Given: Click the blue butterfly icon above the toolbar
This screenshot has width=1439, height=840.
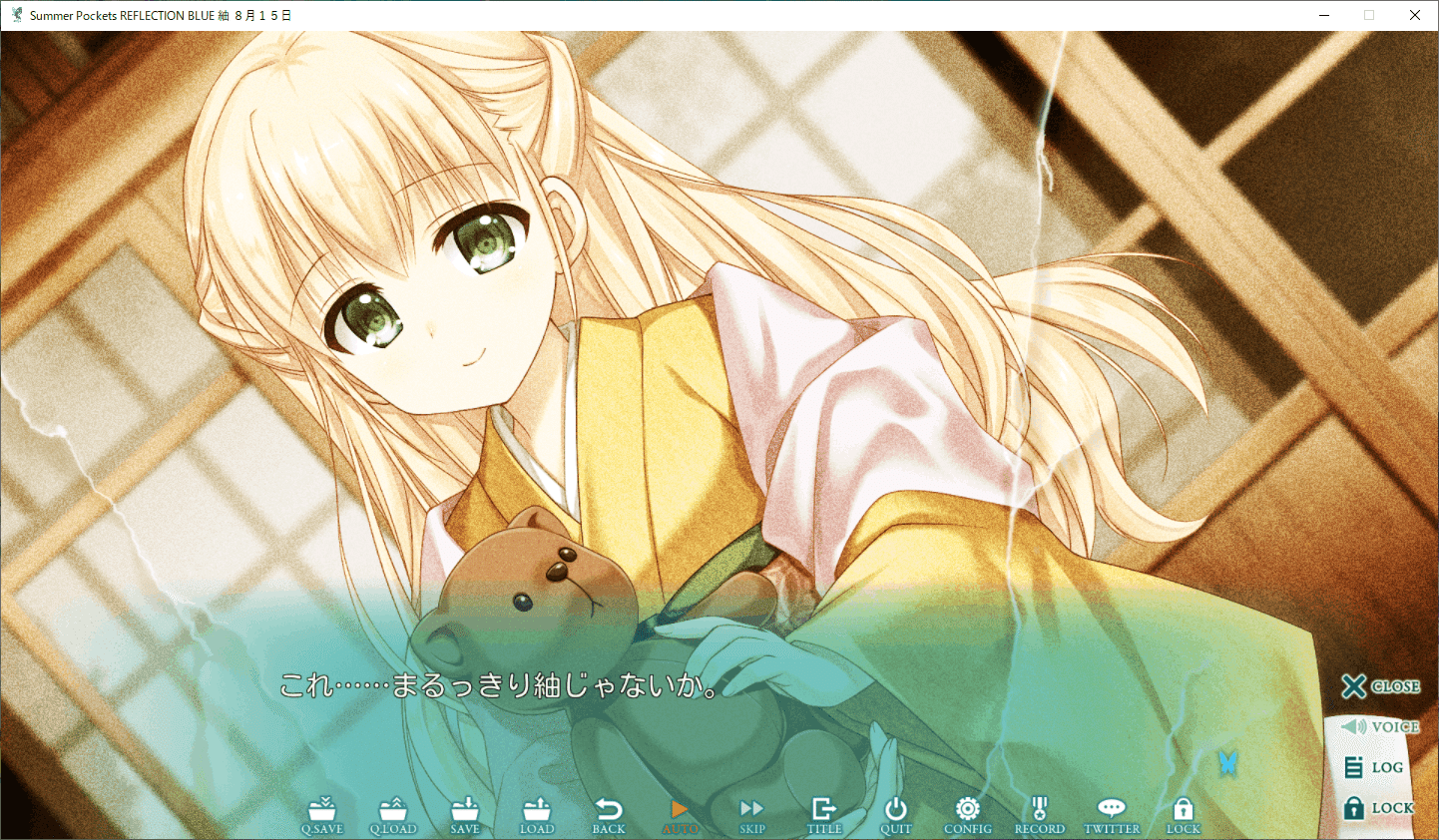Looking at the screenshot, I should click(x=1226, y=761).
